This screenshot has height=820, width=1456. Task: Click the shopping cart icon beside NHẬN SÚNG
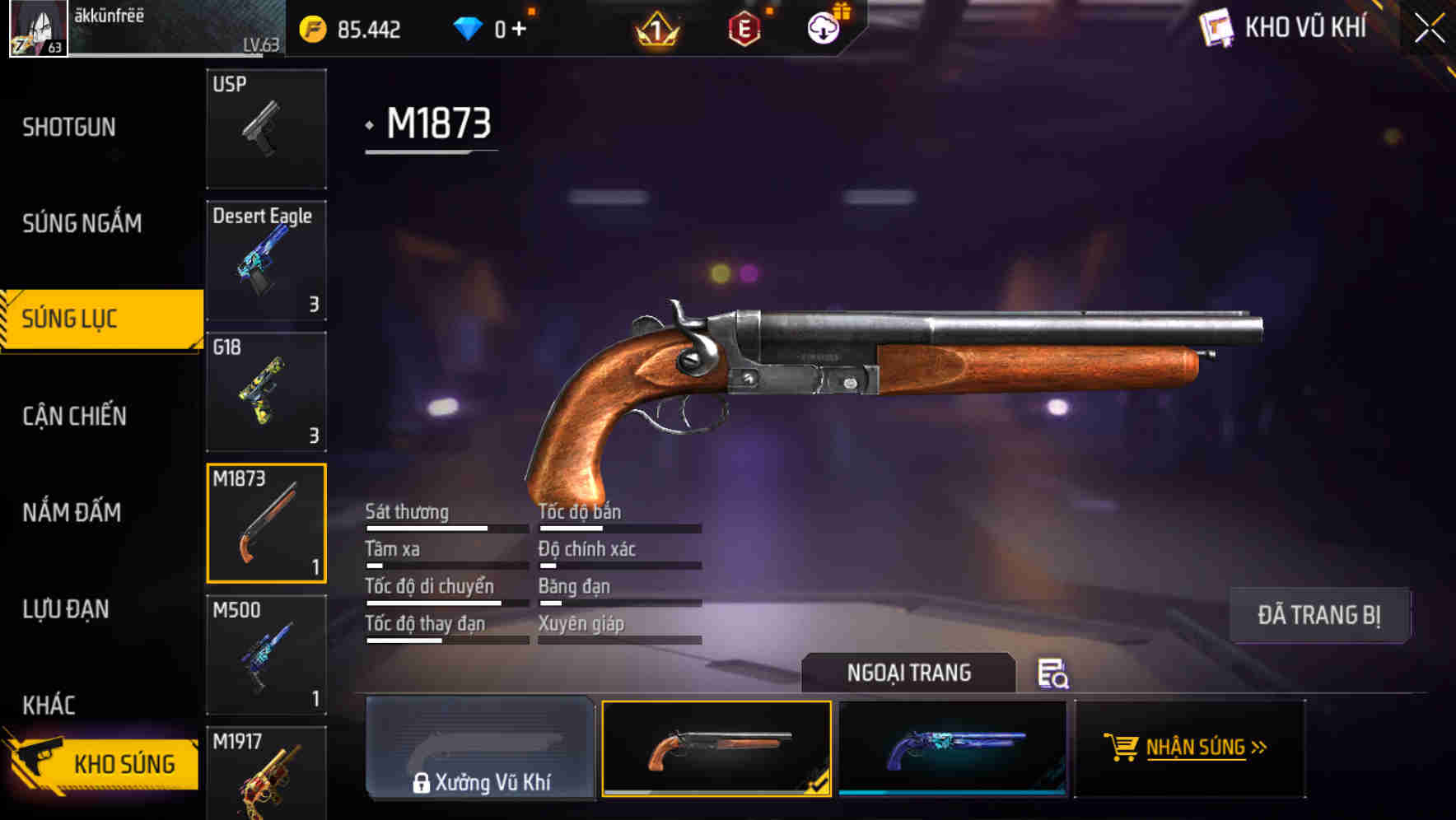(1122, 748)
